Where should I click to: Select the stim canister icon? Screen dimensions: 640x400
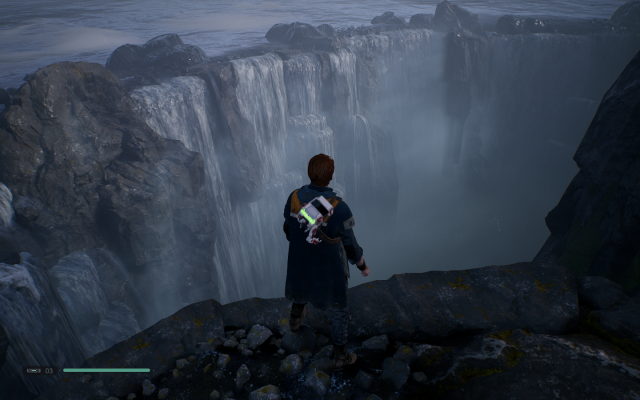[33, 370]
